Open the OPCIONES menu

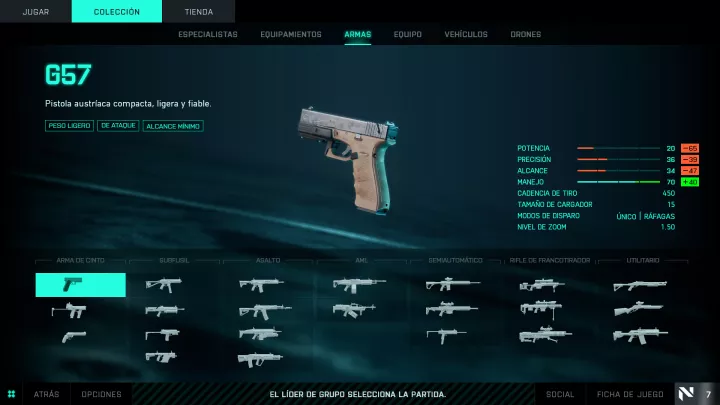[x=101, y=394]
